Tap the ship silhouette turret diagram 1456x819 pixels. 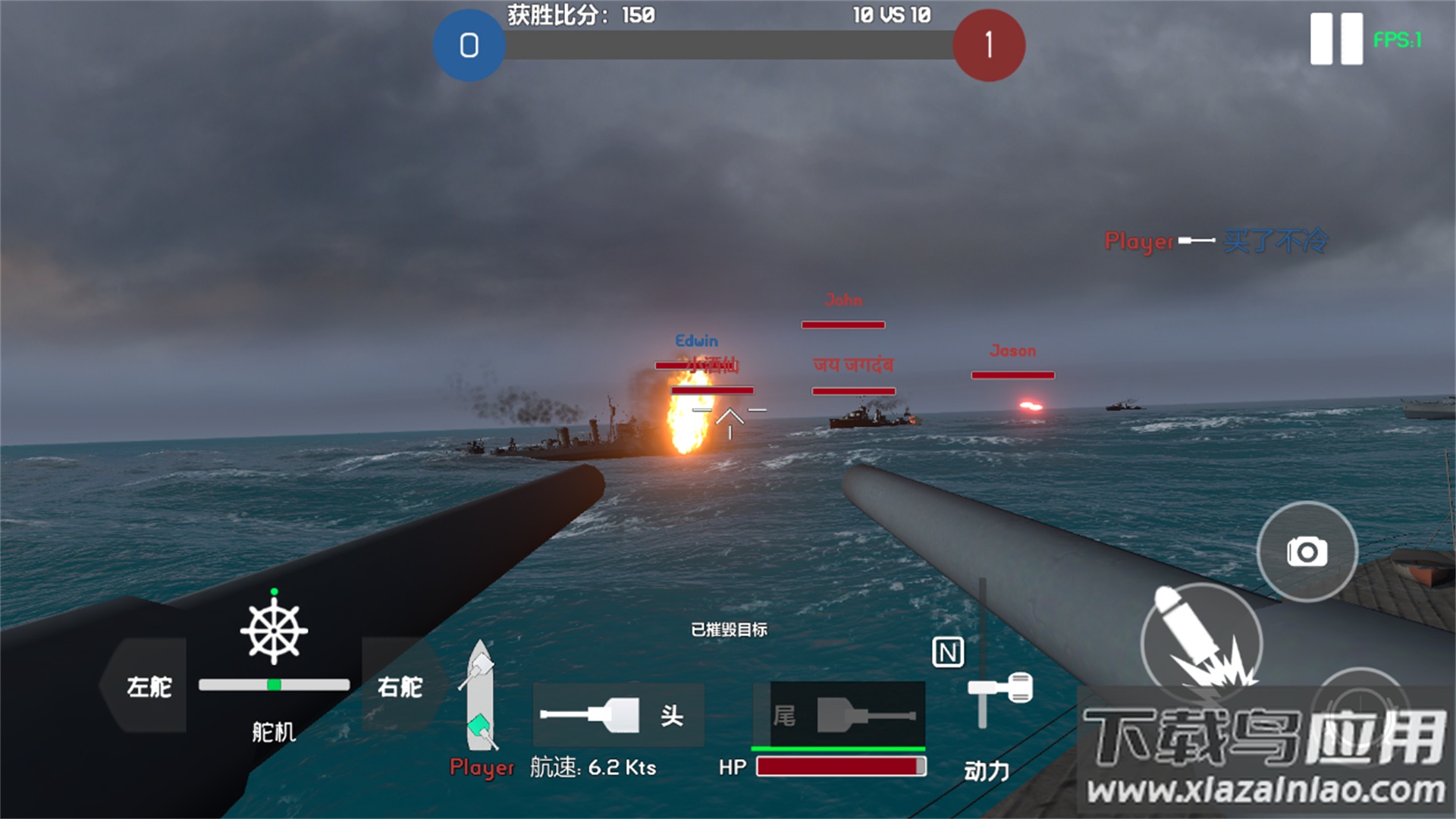pyautogui.click(x=479, y=696)
